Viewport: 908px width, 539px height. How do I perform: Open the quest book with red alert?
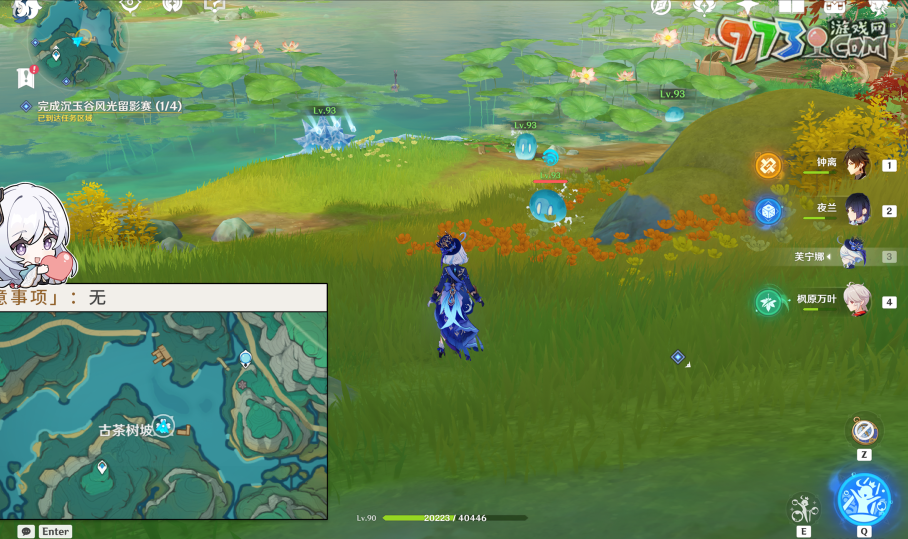[x=26, y=77]
